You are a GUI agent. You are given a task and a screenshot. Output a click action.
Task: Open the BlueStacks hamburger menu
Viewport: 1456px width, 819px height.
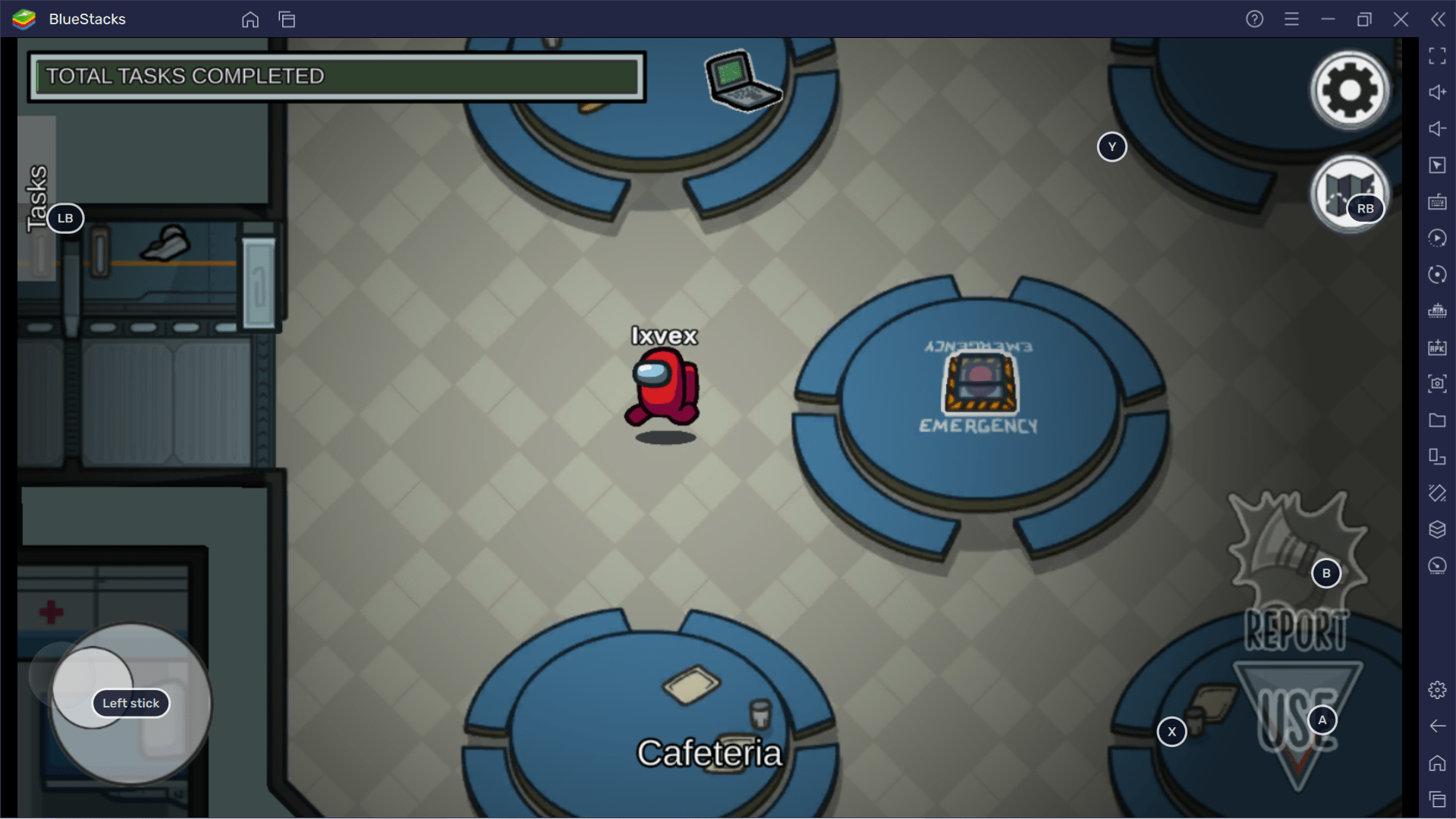1291,19
